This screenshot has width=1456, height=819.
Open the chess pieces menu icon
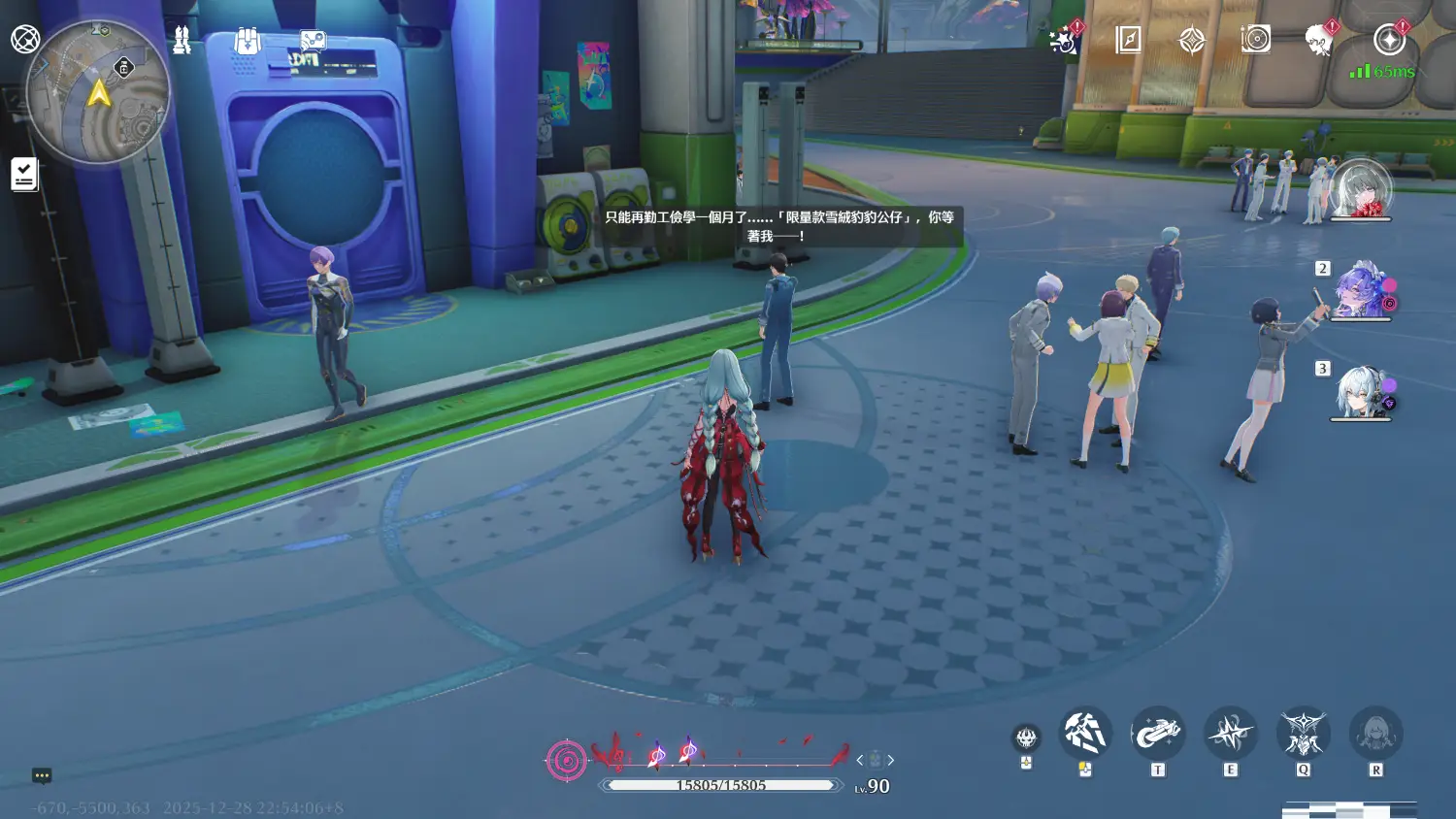click(182, 41)
